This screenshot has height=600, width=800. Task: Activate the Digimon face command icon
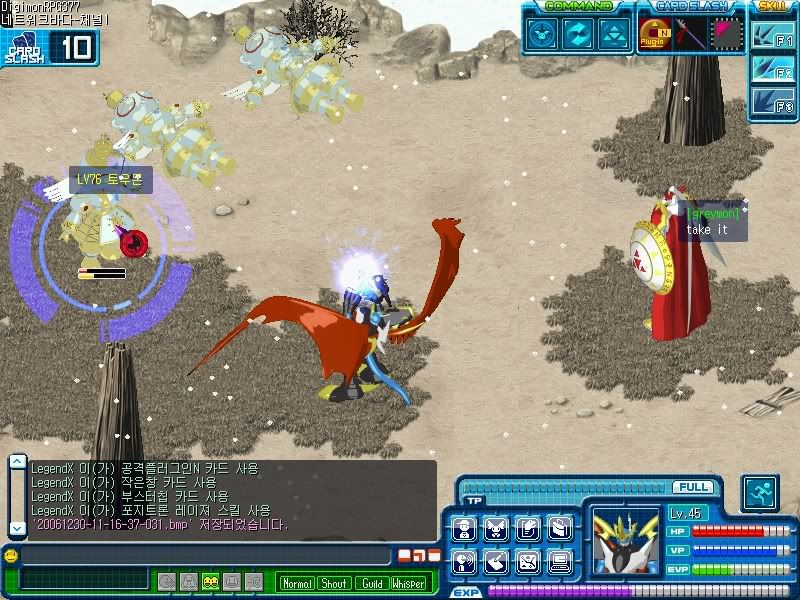click(541, 34)
